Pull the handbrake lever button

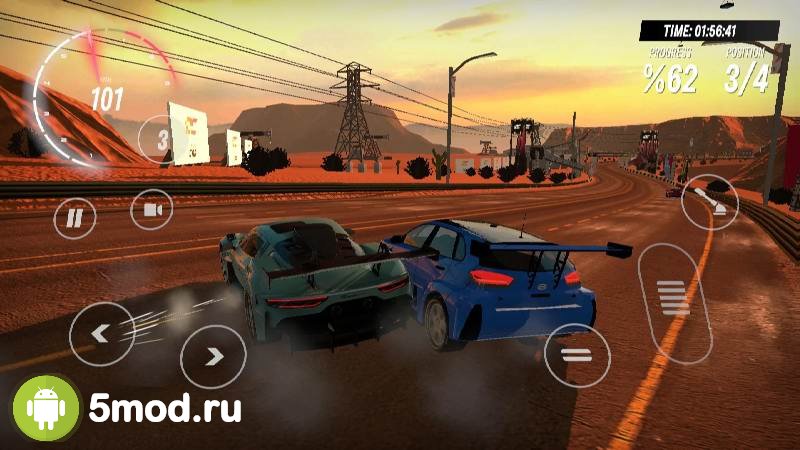click(x=710, y=203)
